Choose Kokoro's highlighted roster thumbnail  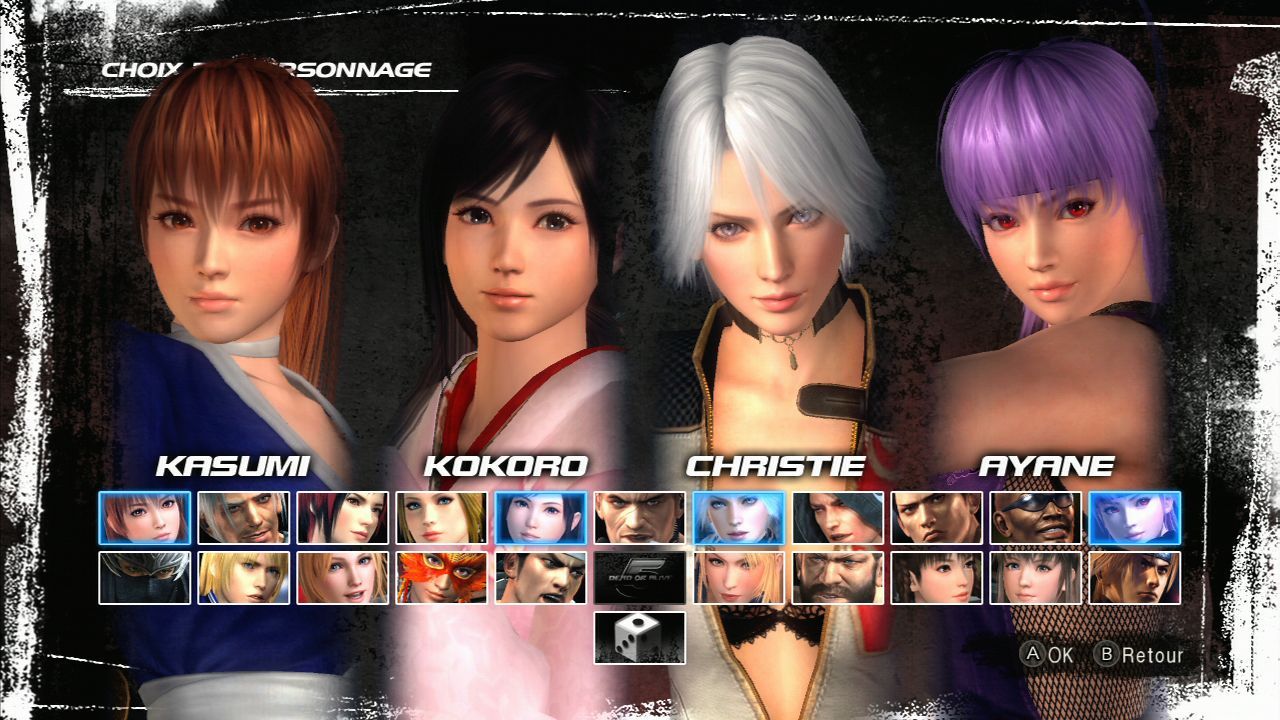[540, 517]
